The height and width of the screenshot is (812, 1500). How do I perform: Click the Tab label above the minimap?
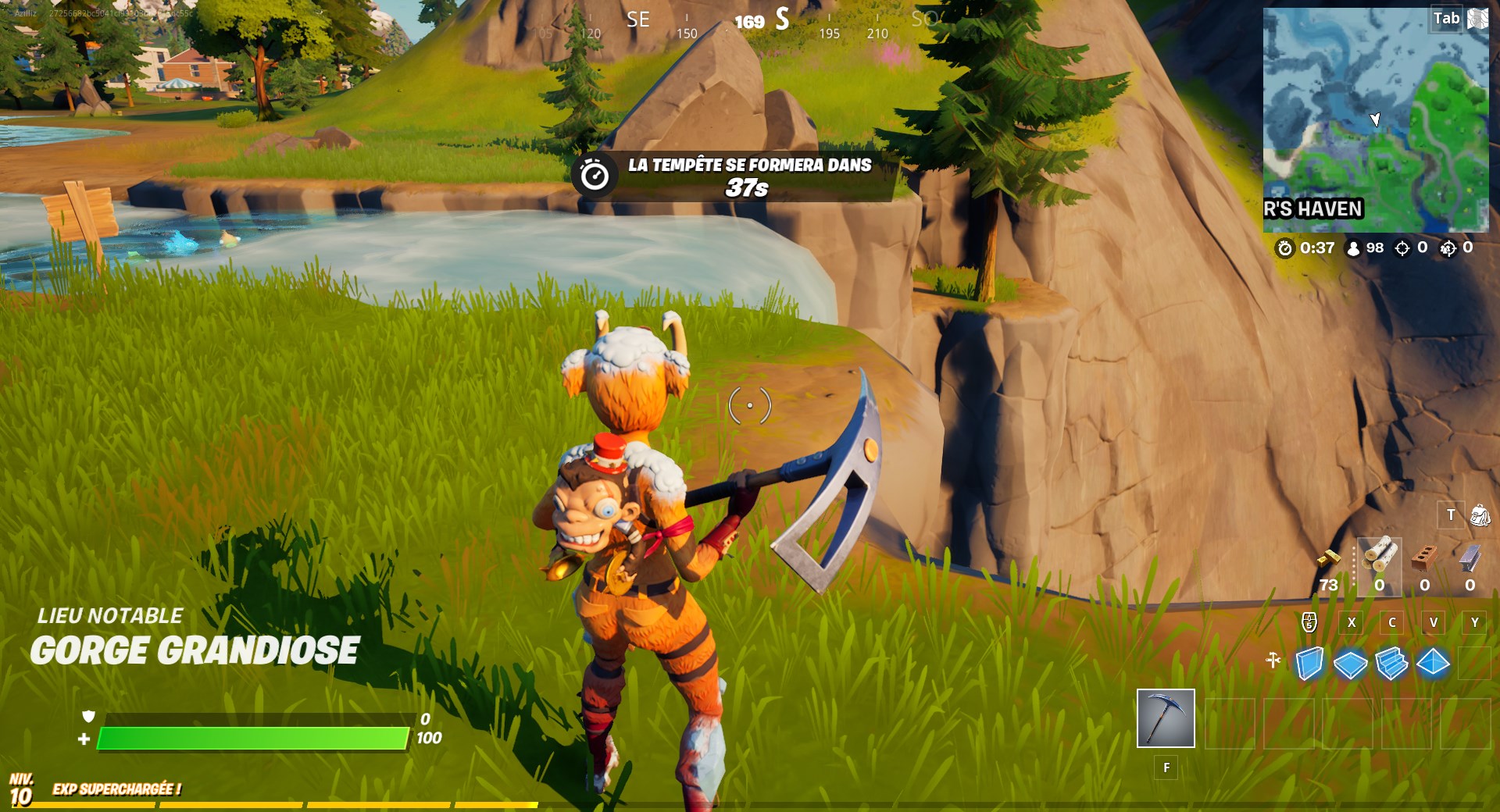pos(1447,16)
